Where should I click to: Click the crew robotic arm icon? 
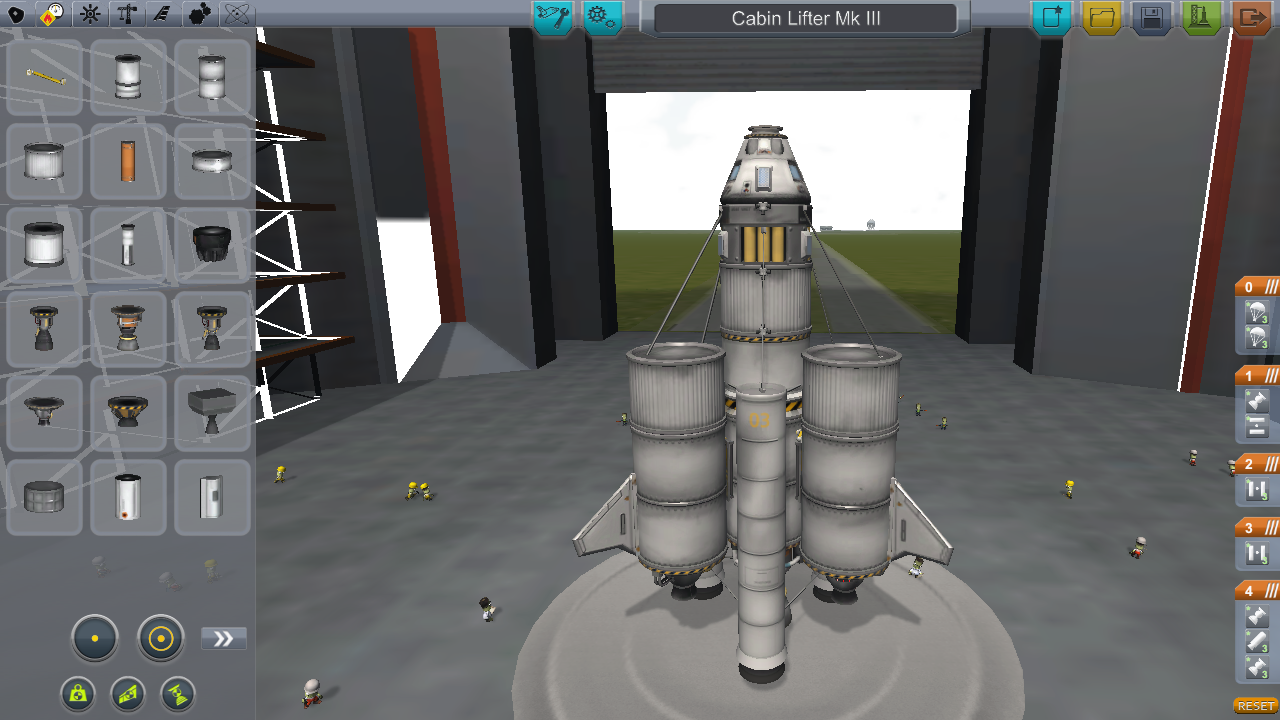pos(552,17)
